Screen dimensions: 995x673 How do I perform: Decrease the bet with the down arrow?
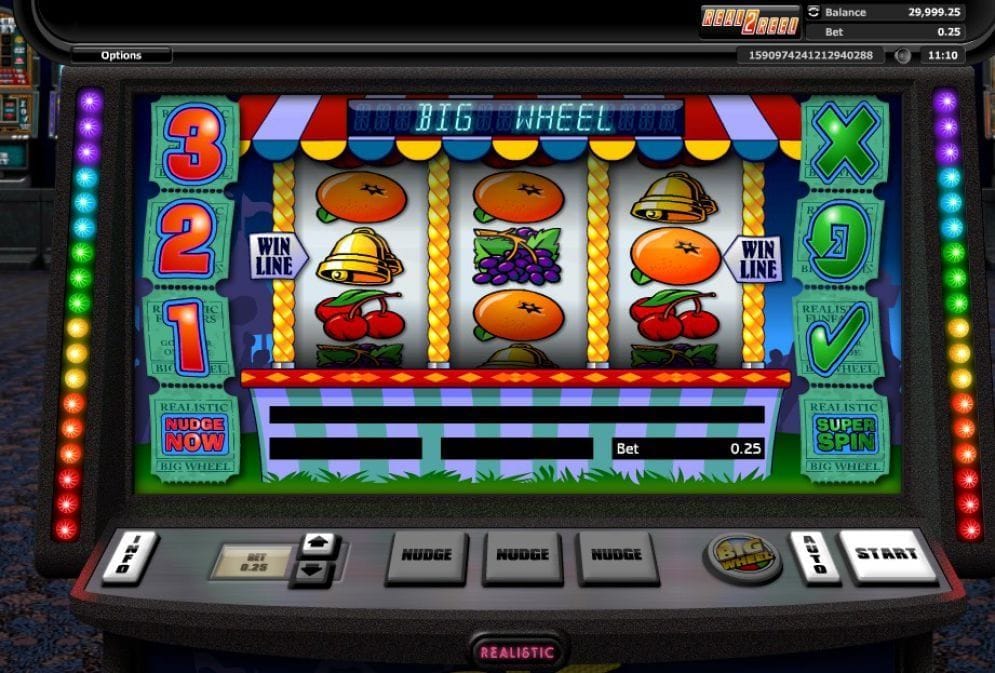pyautogui.click(x=319, y=571)
